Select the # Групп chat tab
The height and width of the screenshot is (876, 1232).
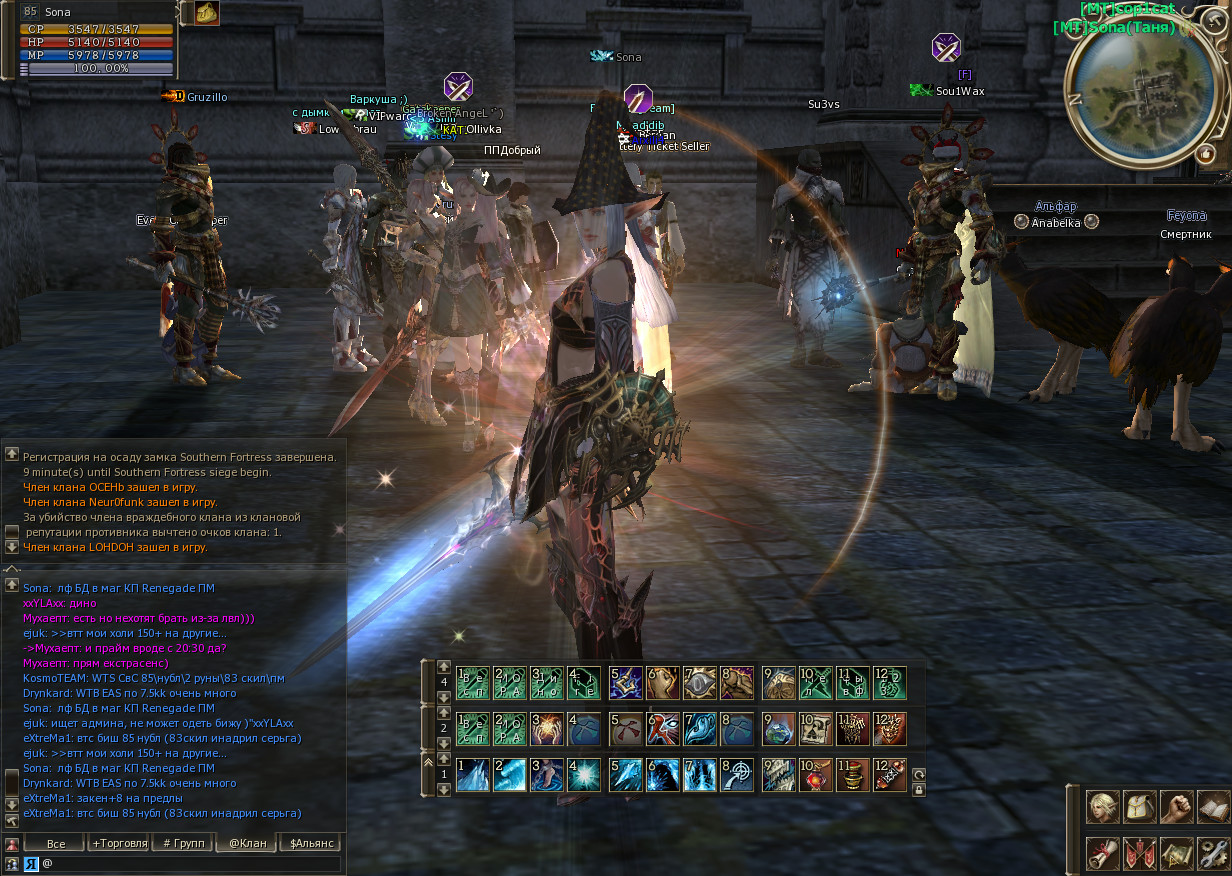(183, 843)
